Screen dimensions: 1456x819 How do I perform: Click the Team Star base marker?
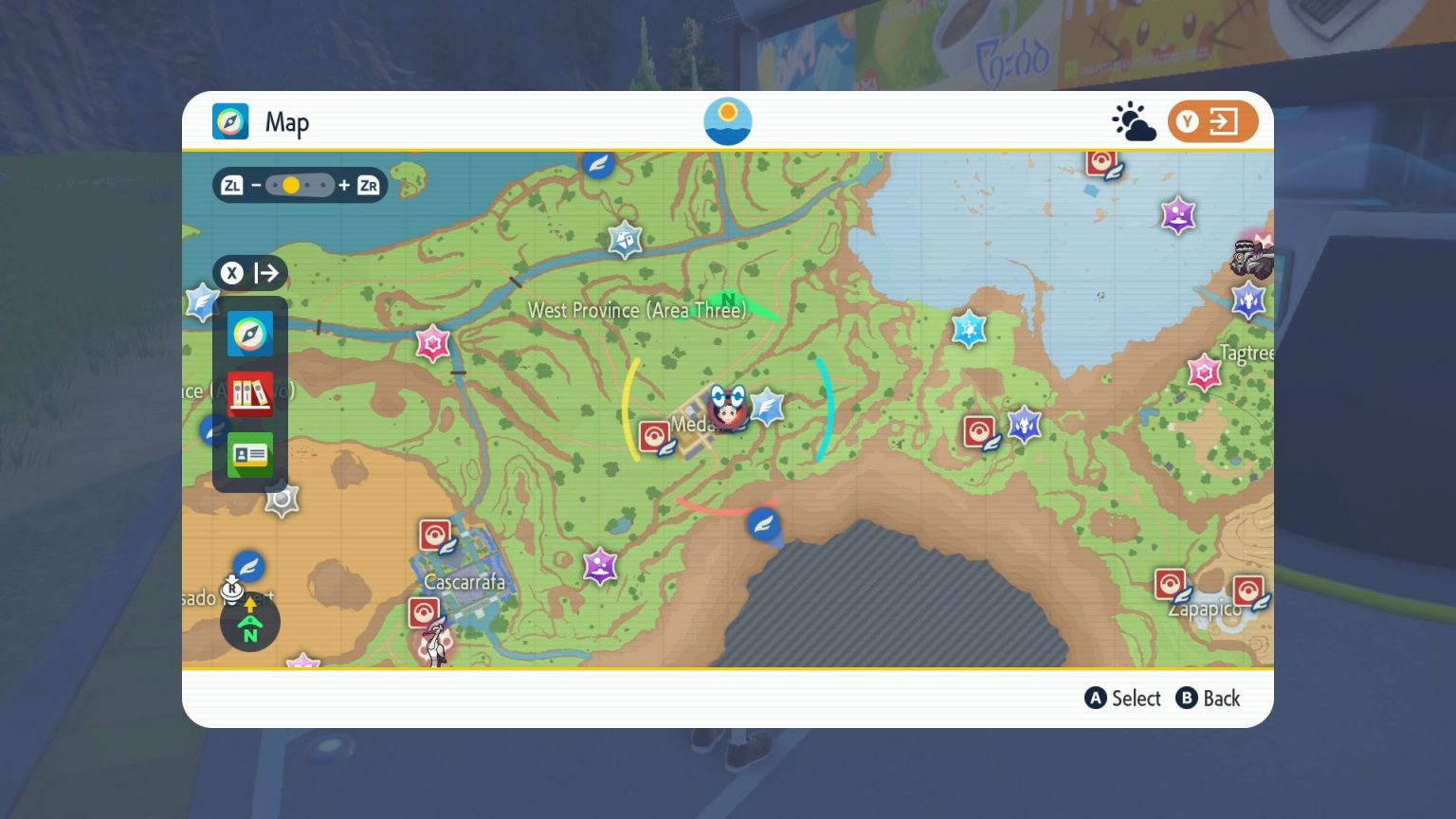1251,258
